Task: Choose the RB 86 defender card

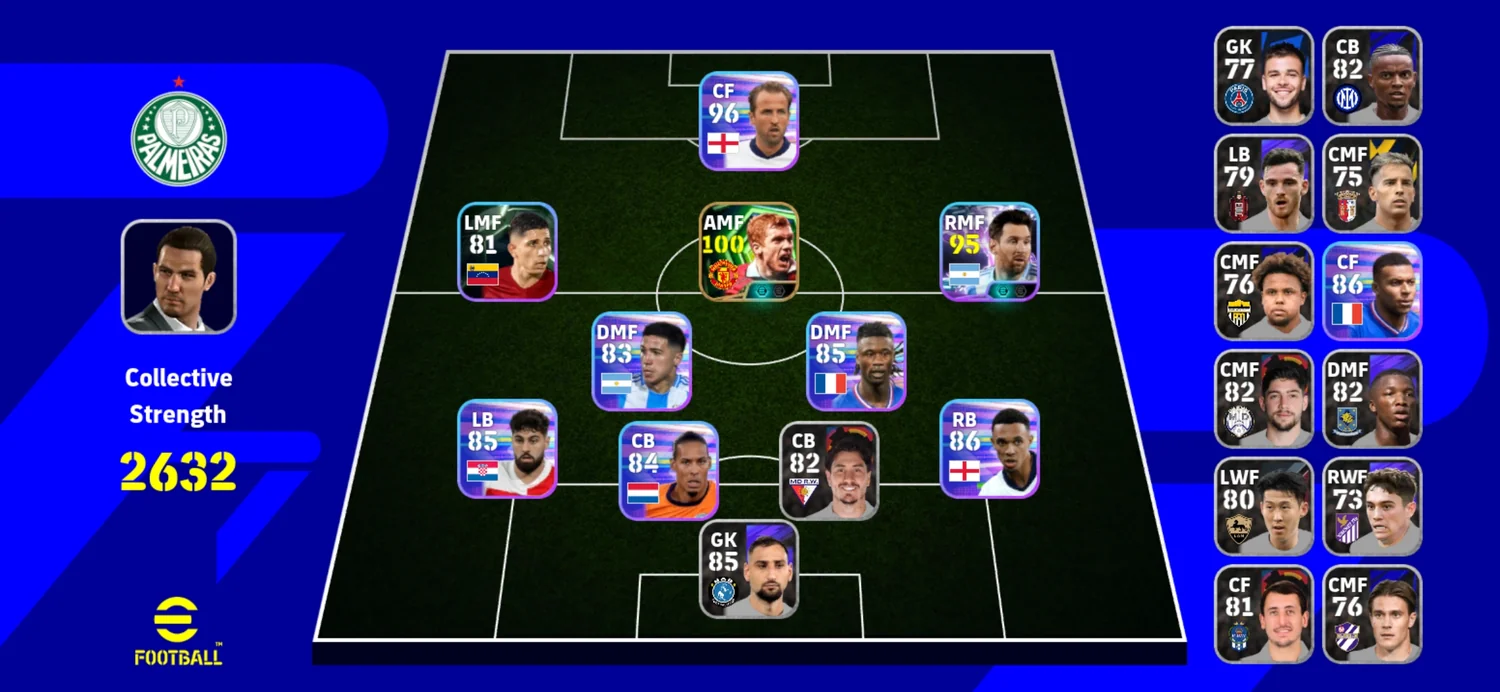Action: [x=989, y=449]
